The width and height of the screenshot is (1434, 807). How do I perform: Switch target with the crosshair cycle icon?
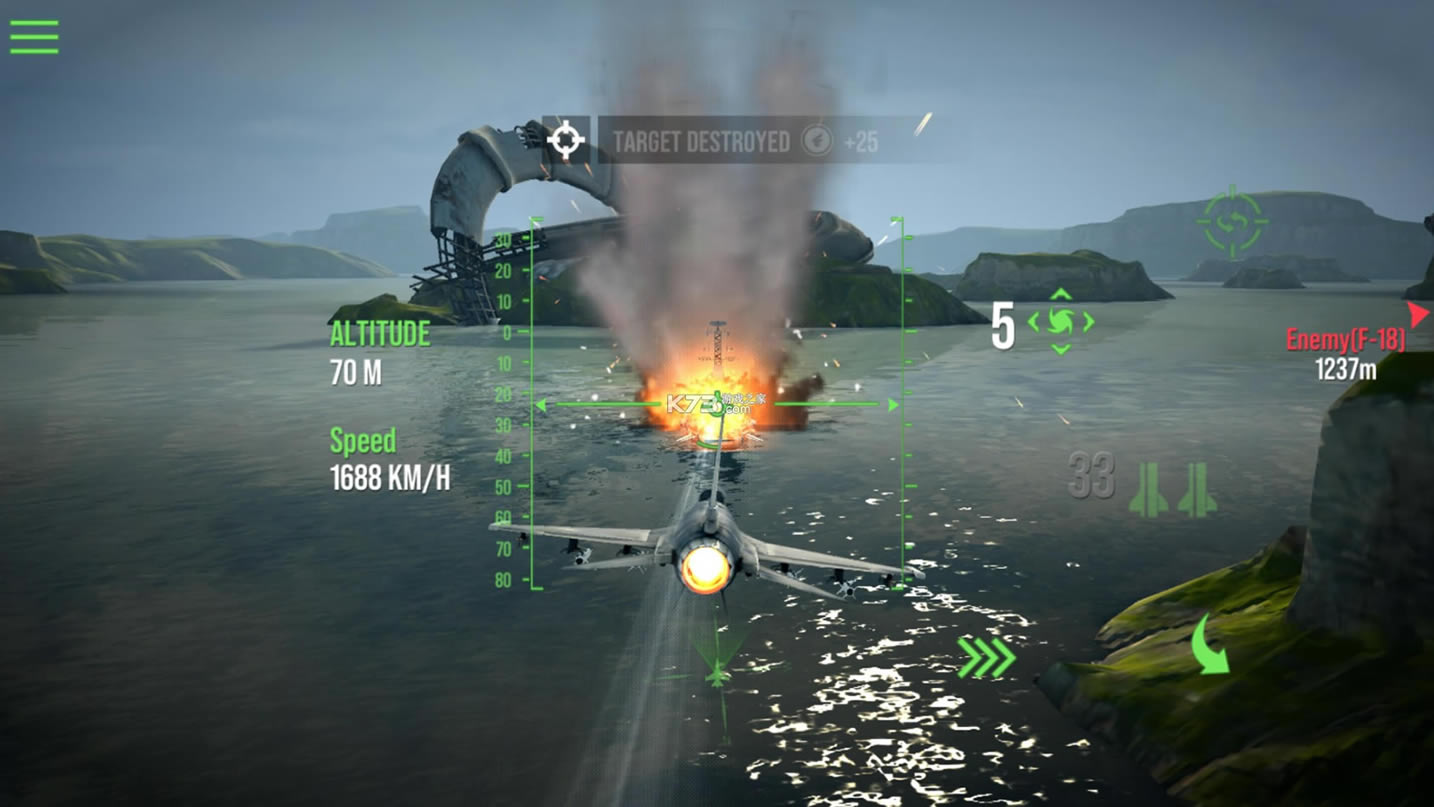1233,222
